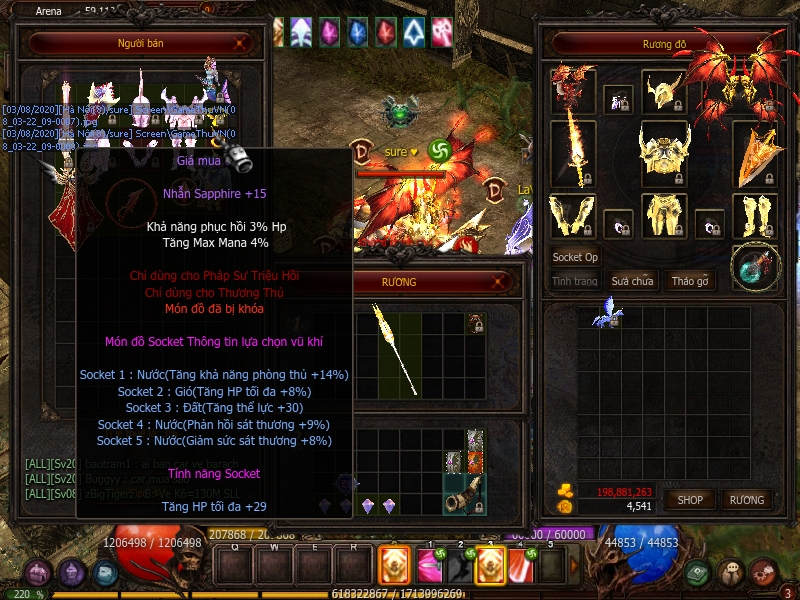Choose the Sửa chữa repair button
800x600 pixels.
tap(632, 281)
